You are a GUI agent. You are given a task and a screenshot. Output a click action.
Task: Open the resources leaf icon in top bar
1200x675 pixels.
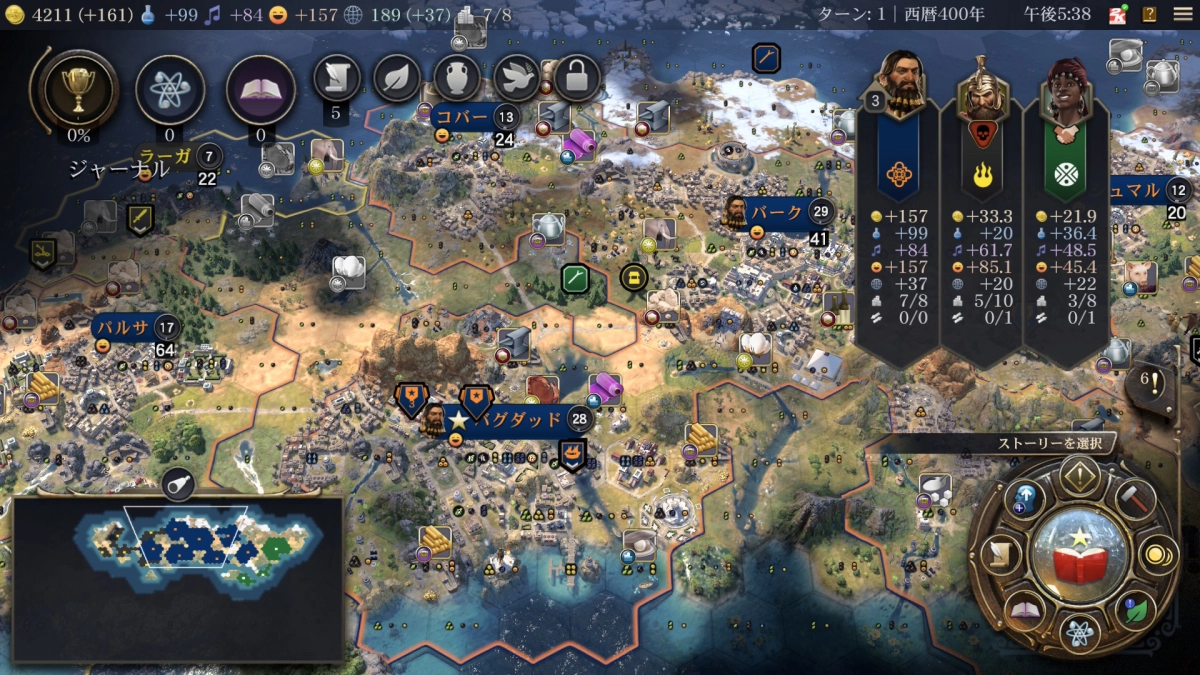click(397, 77)
